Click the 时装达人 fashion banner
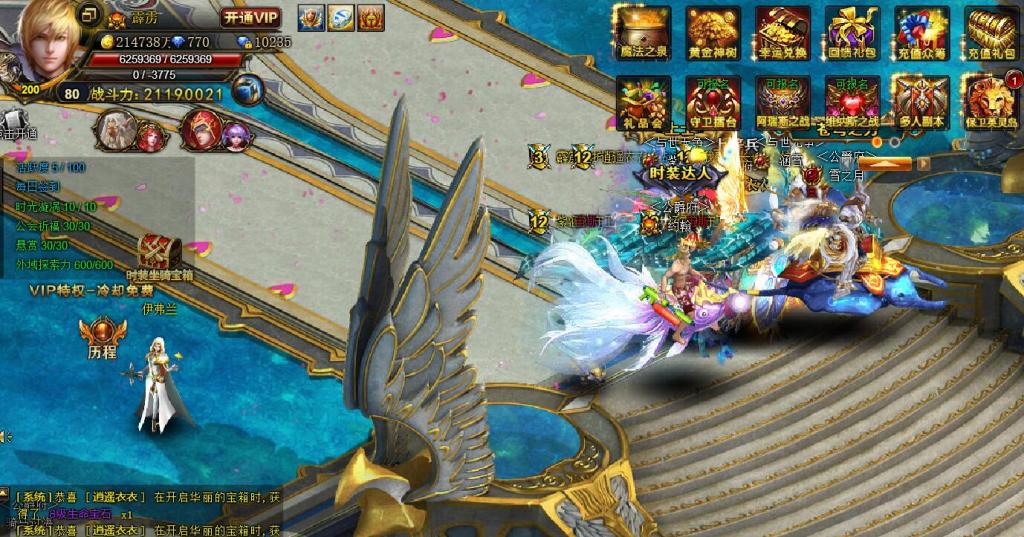Image resolution: width=1024 pixels, height=537 pixels. click(x=679, y=170)
